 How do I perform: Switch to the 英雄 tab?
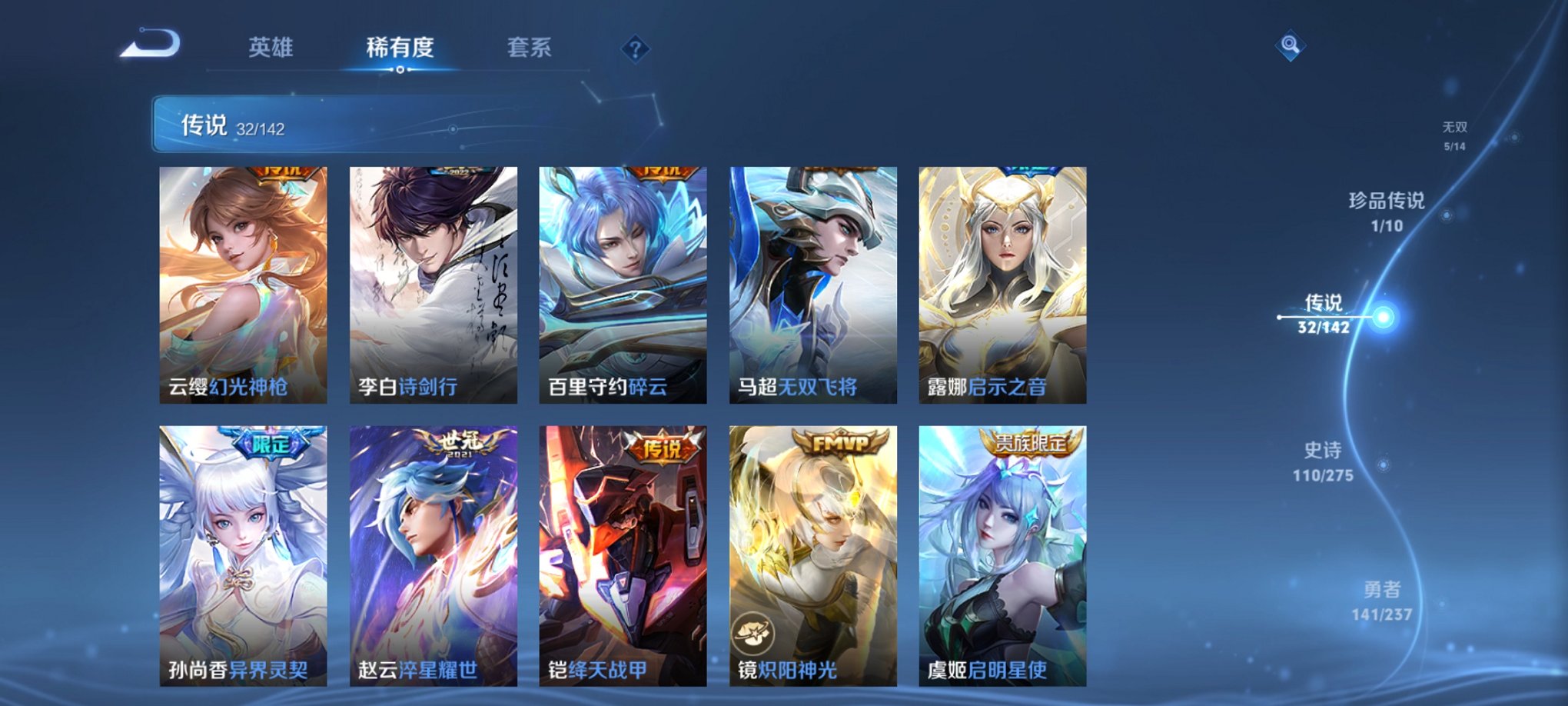[x=273, y=46]
